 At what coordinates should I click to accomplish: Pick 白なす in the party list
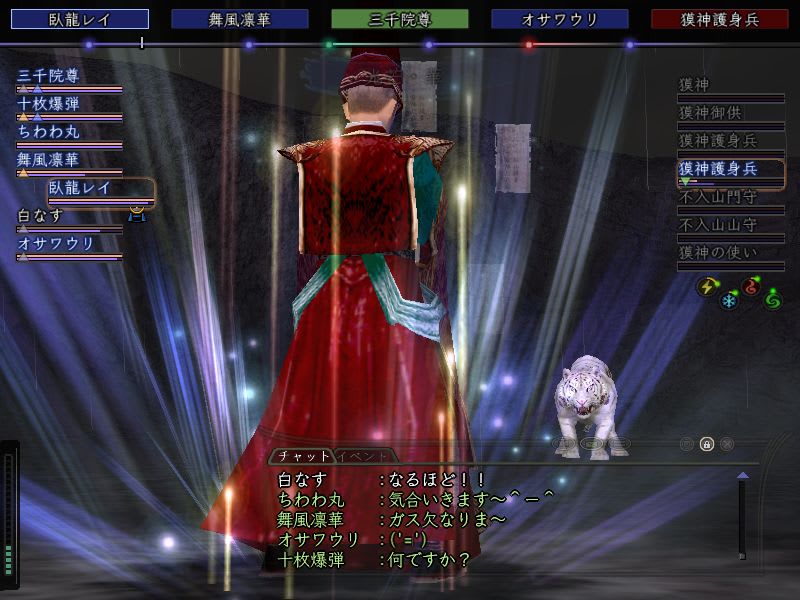click(x=40, y=215)
